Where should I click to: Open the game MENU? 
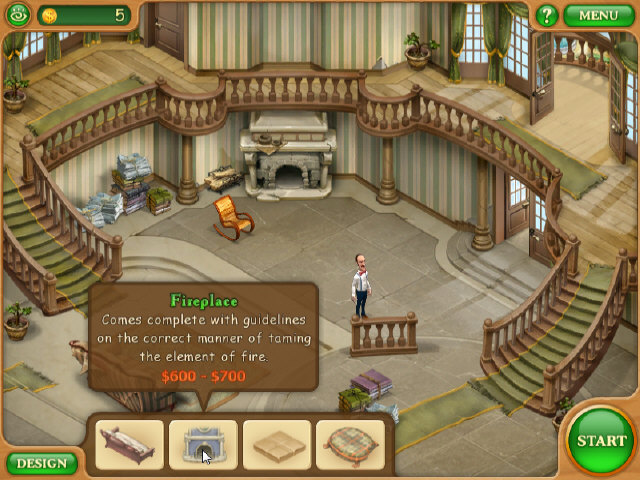point(598,15)
